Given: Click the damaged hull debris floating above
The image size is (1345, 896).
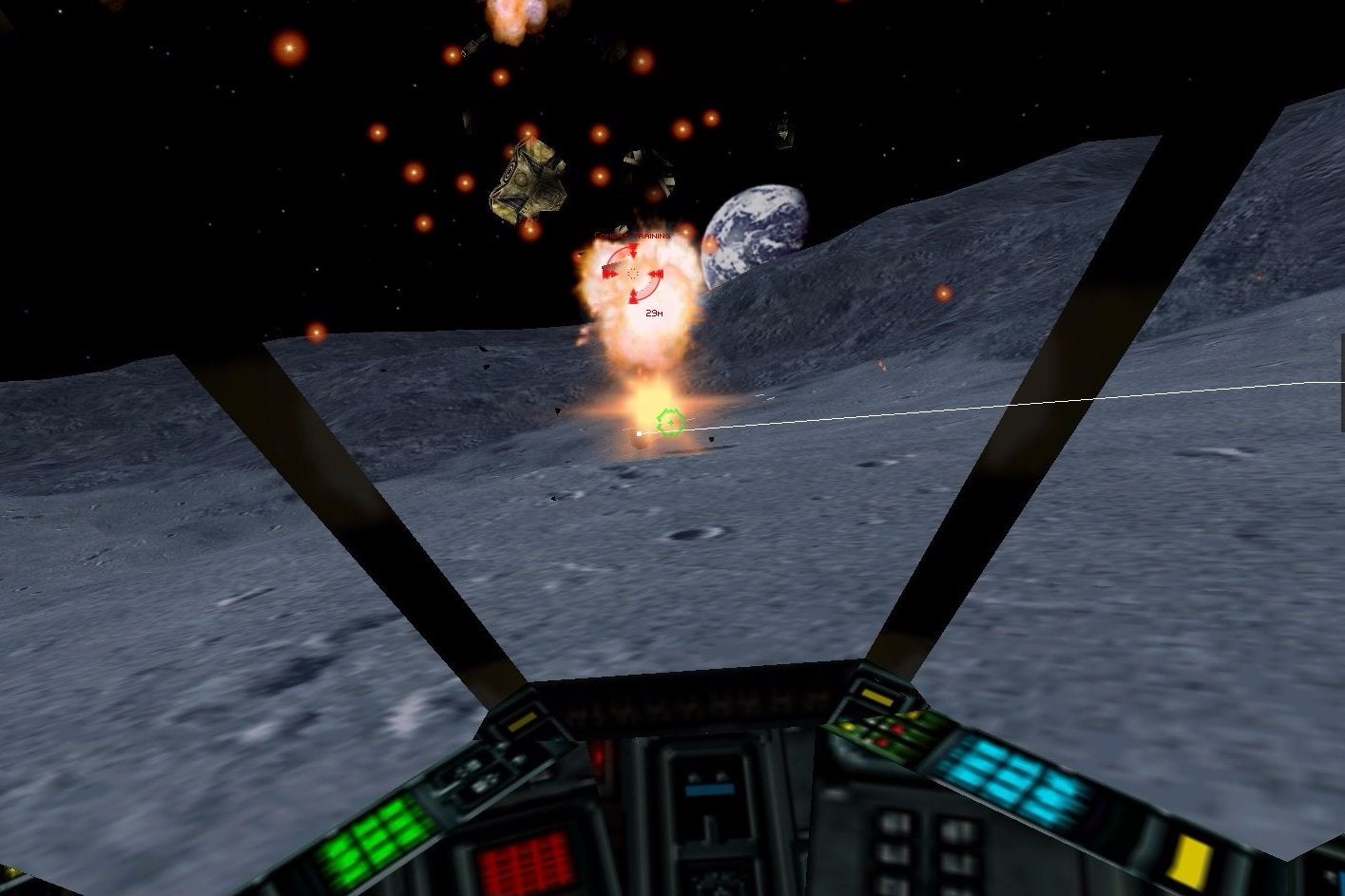Looking at the screenshot, I should click(528, 181).
